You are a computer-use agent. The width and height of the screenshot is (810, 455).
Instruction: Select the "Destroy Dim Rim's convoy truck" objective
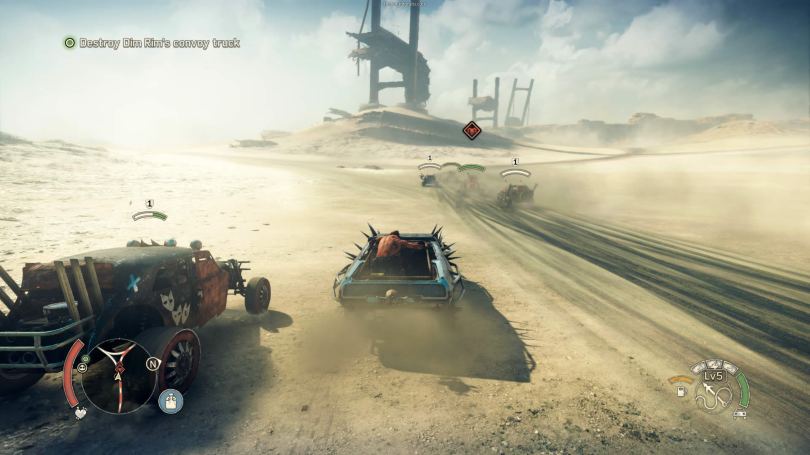(159, 43)
